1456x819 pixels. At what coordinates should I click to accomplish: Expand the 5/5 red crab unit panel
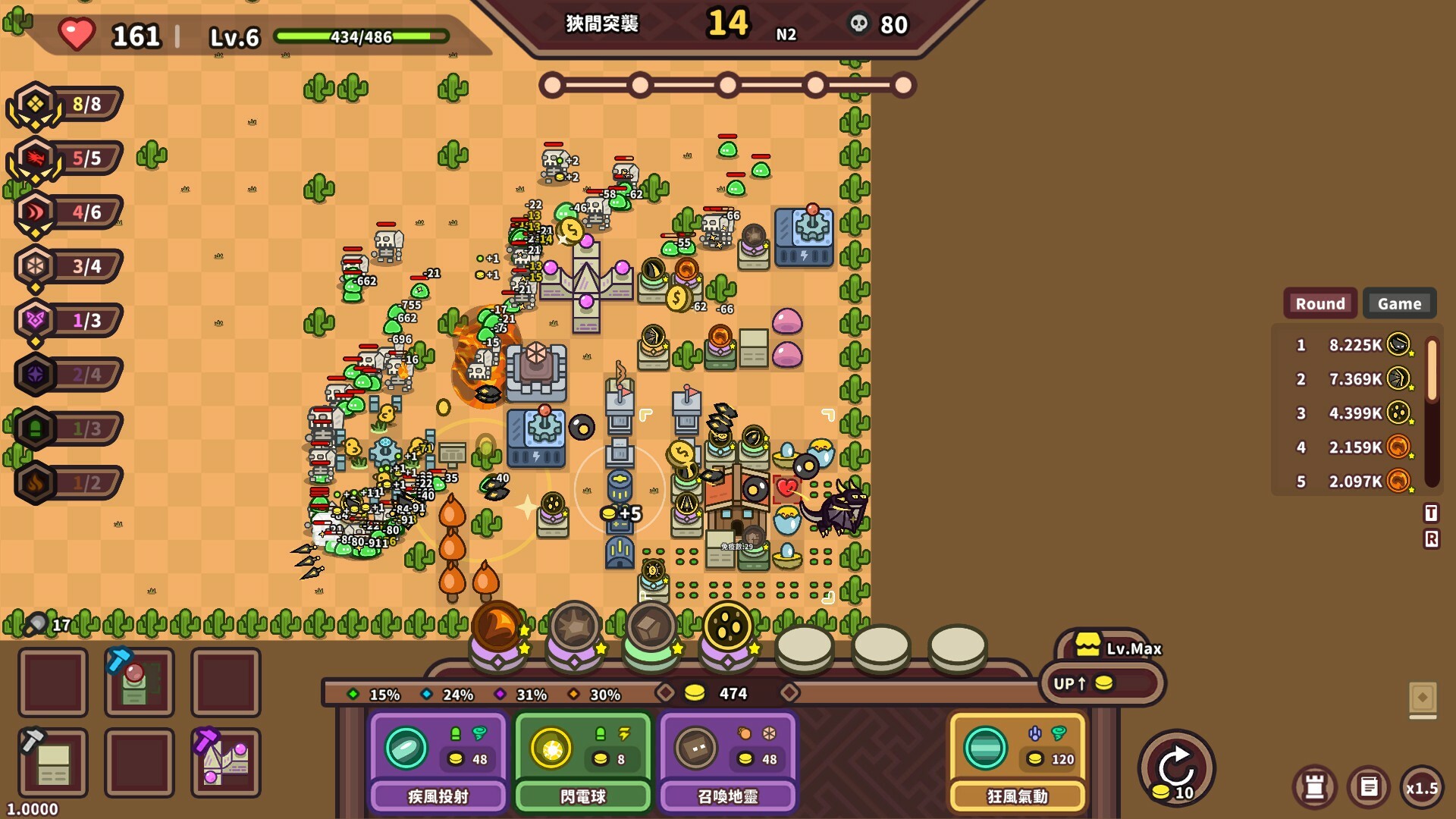[x=64, y=158]
